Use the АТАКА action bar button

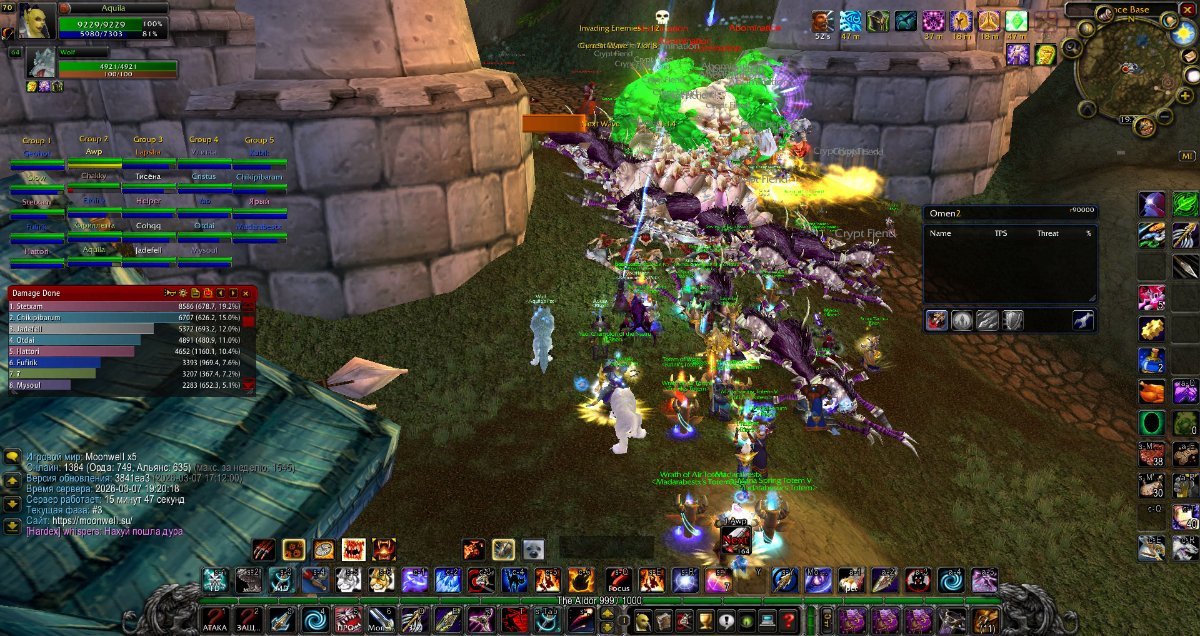tap(215, 620)
